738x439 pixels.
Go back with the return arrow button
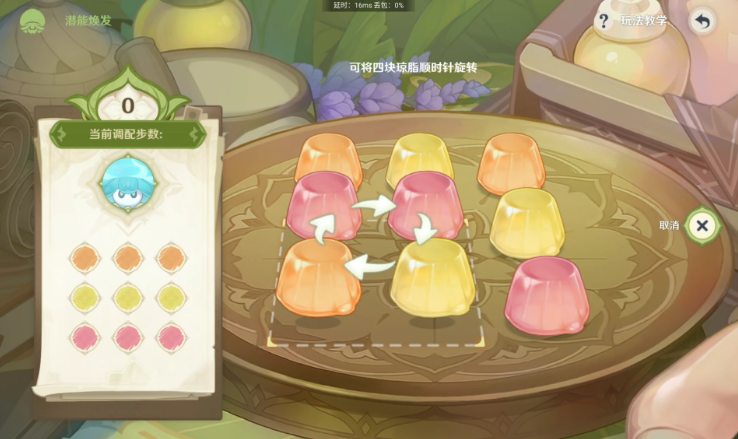click(x=703, y=21)
